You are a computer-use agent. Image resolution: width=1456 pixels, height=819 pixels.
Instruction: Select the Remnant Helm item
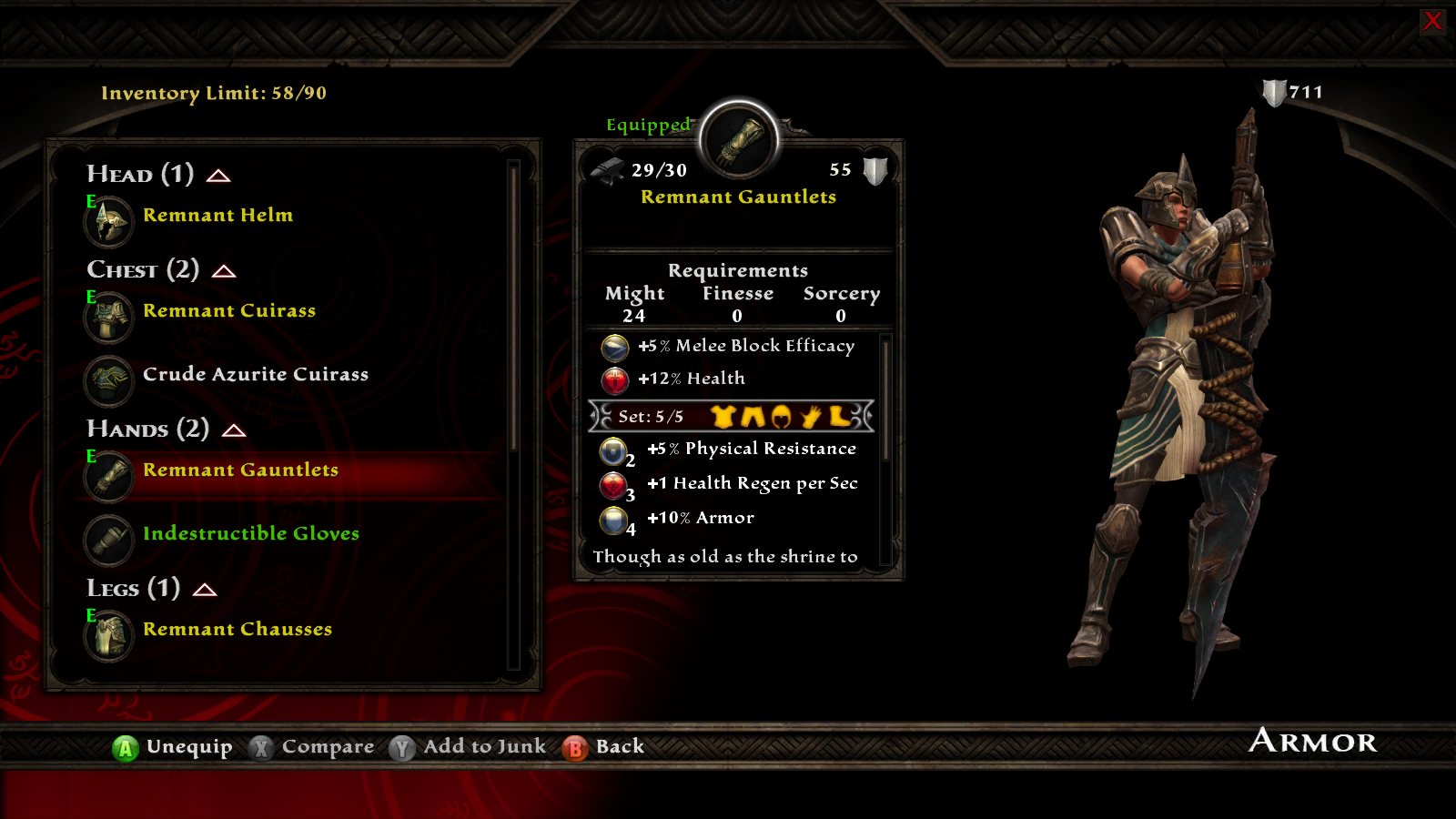pos(217,216)
